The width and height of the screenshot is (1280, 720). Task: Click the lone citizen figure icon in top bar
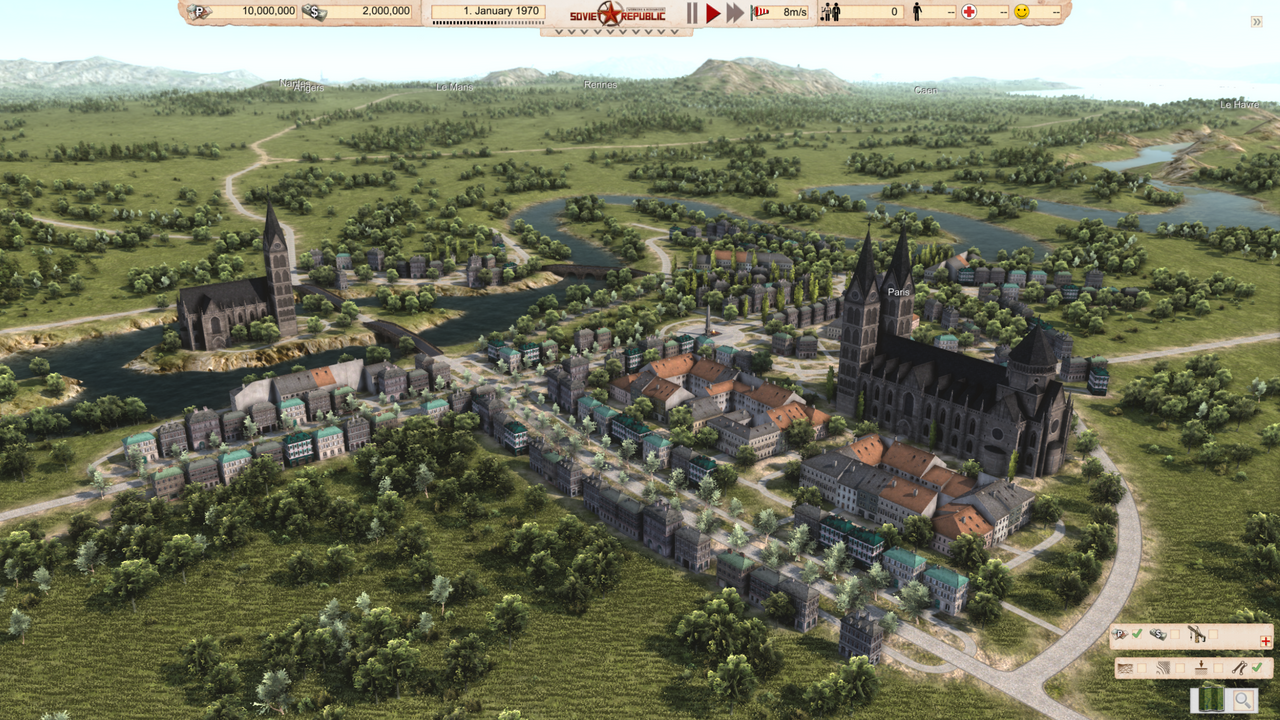[x=916, y=12]
